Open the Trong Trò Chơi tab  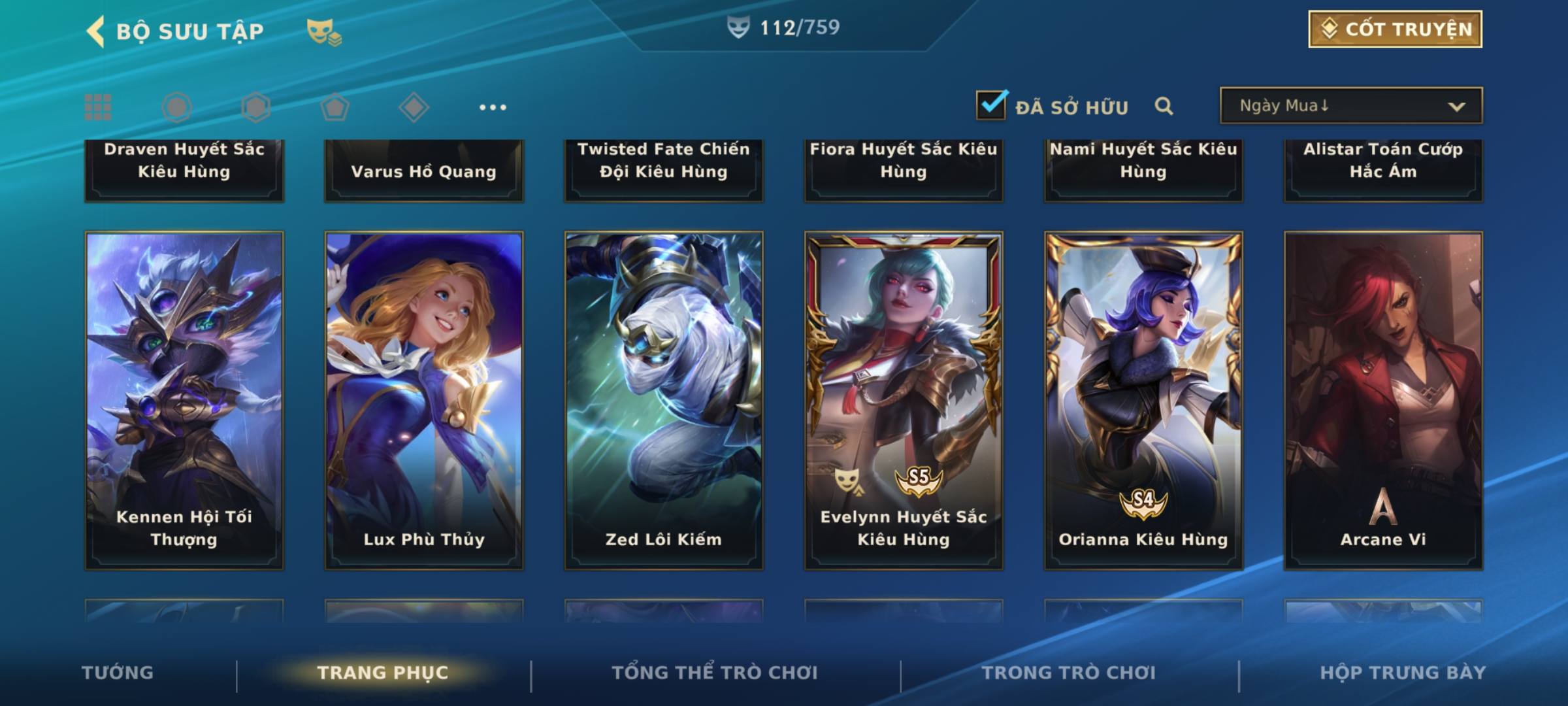(1069, 673)
